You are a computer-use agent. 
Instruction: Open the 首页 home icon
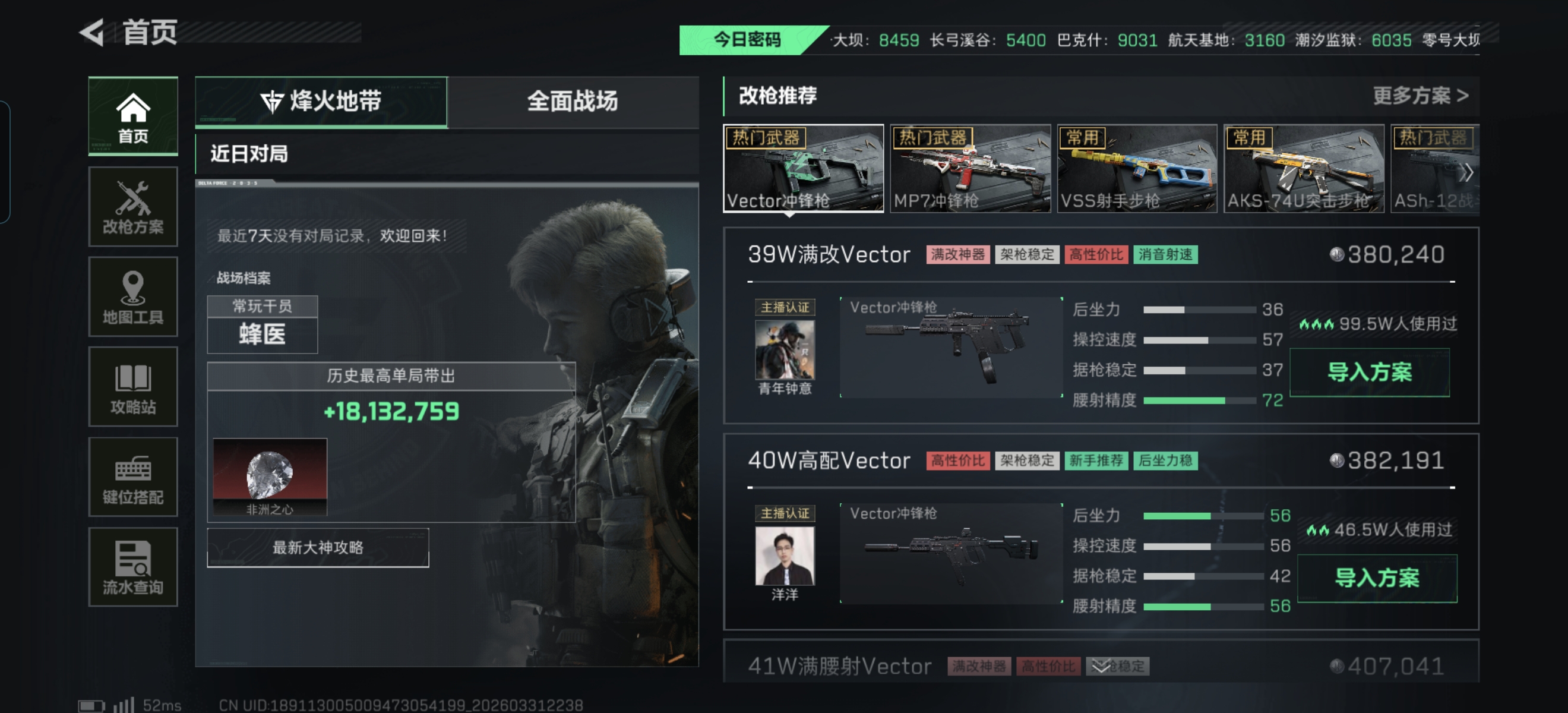click(x=132, y=116)
